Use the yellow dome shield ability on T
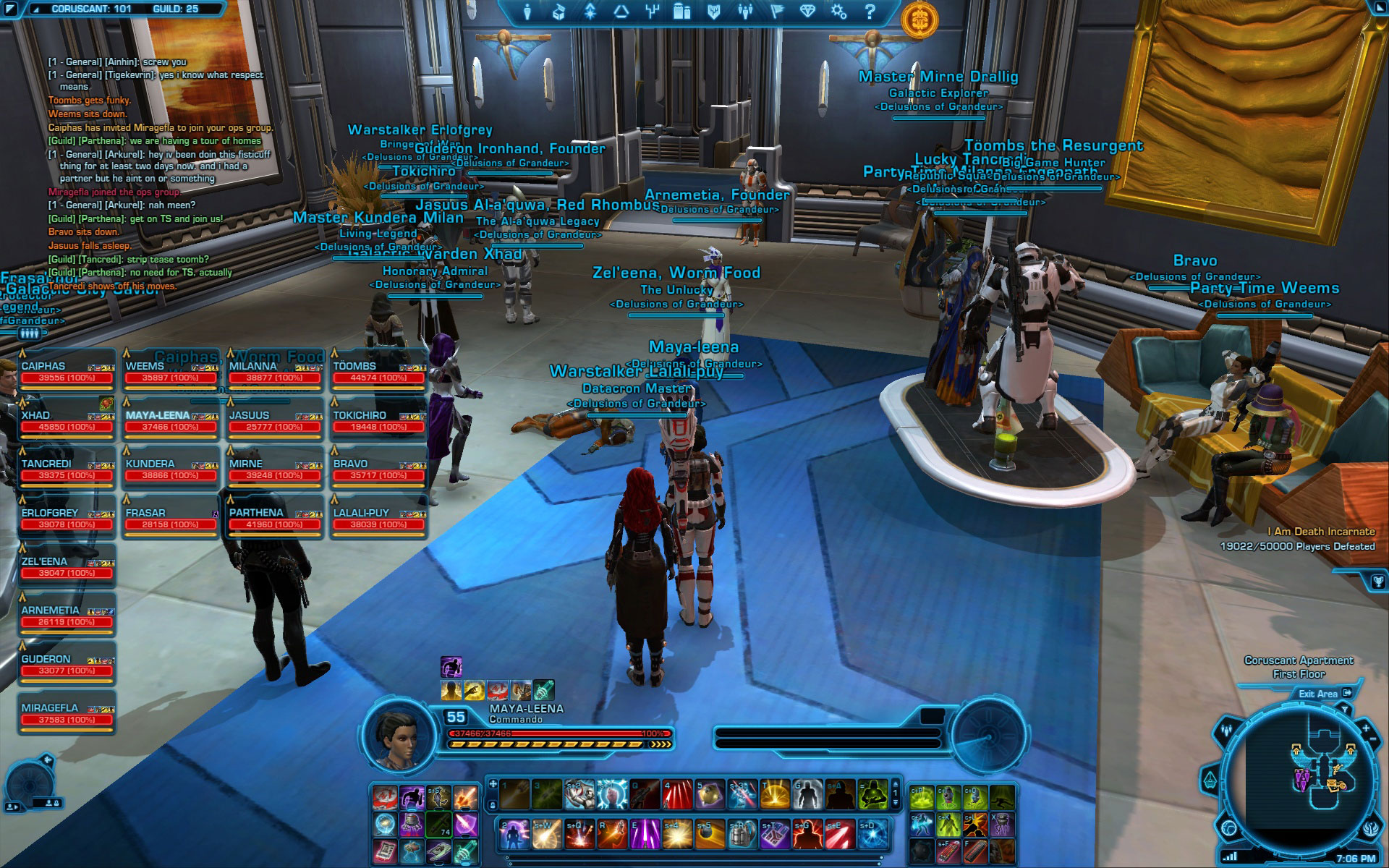This screenshot has height=868, width=1389. [x=774, y=794]
